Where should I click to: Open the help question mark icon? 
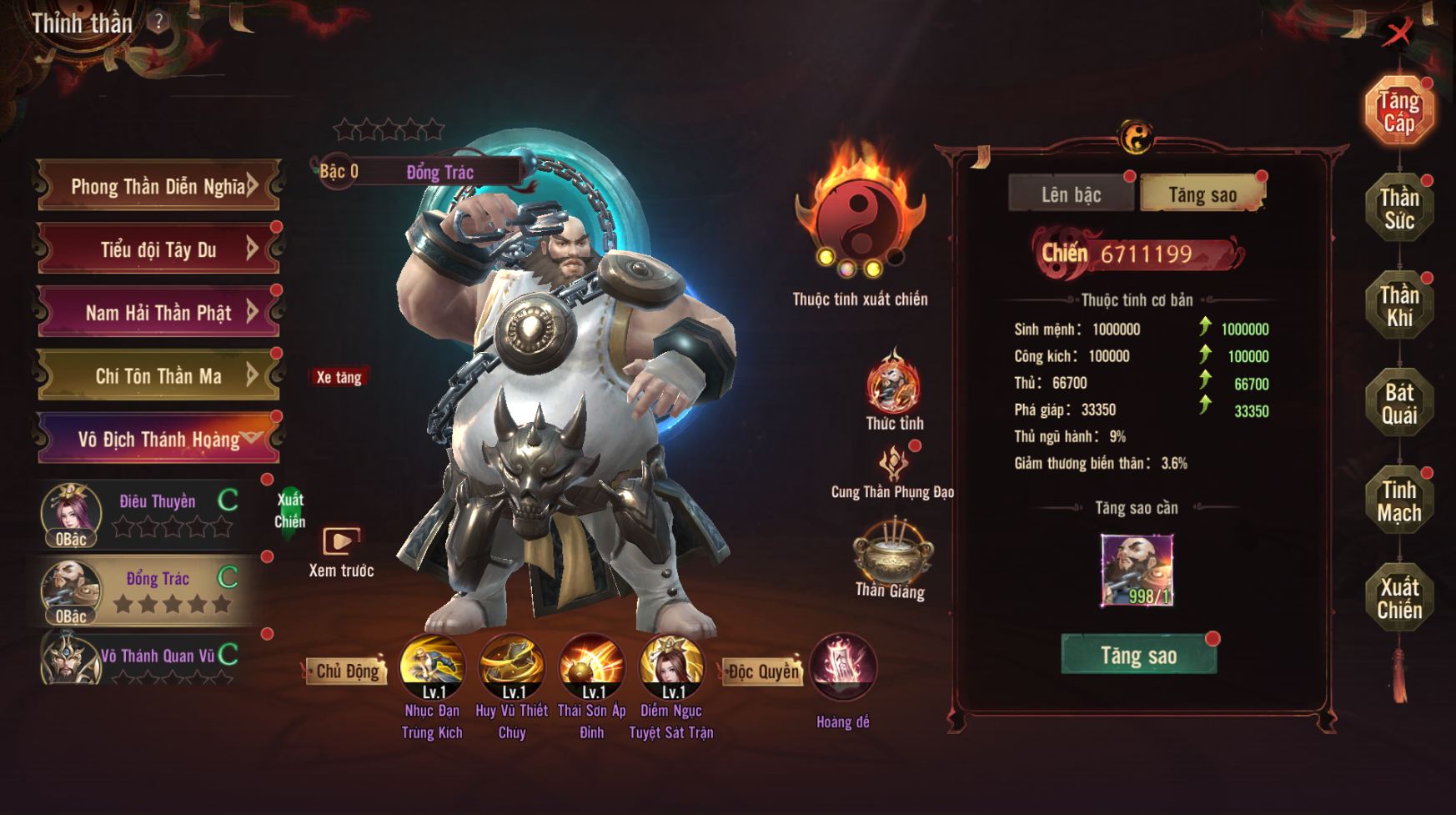point(158,23)
